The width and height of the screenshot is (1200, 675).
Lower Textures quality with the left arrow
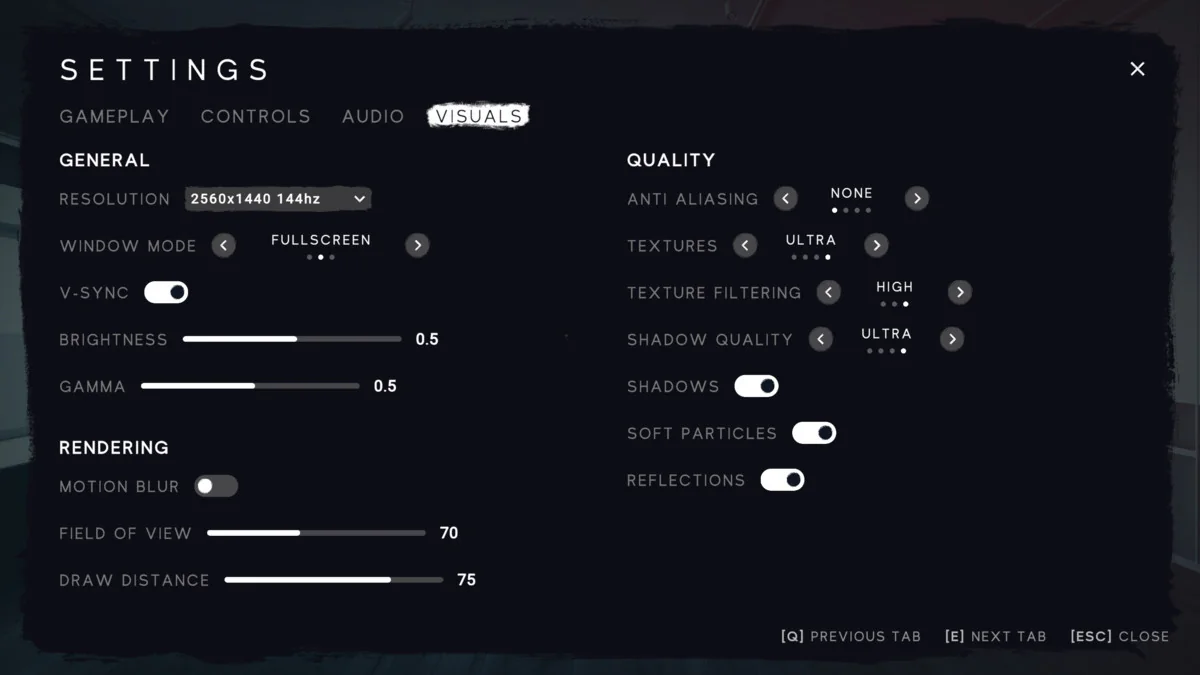tap(745, 245)
